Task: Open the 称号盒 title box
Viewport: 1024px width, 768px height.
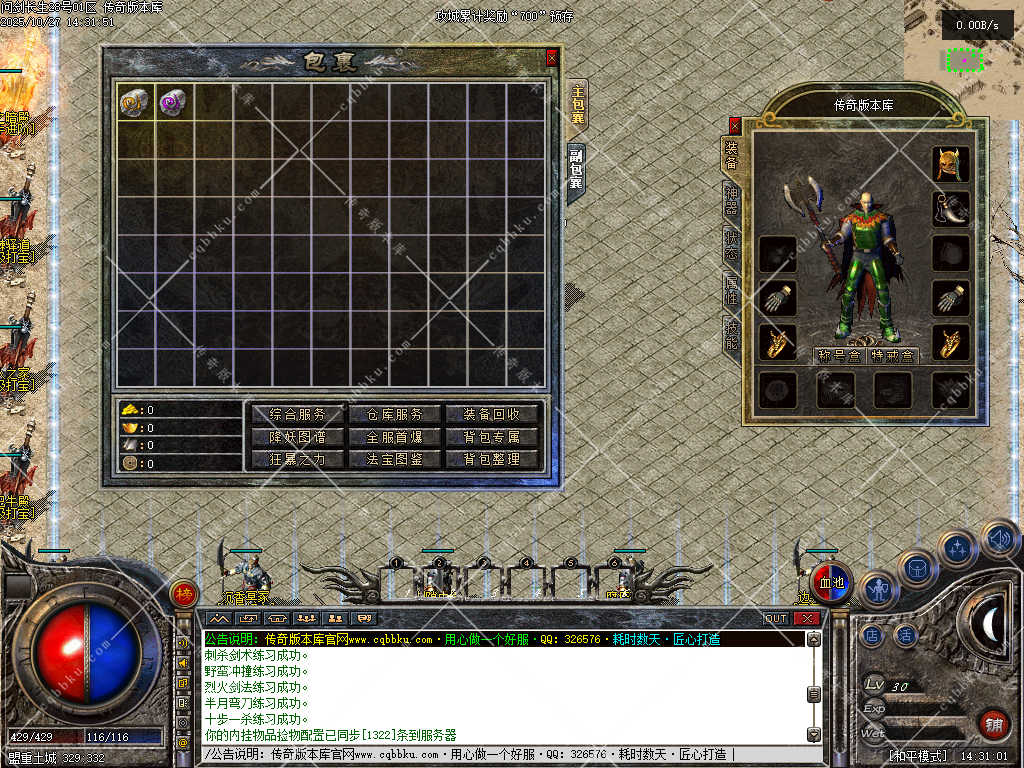Action: (838, 356)
